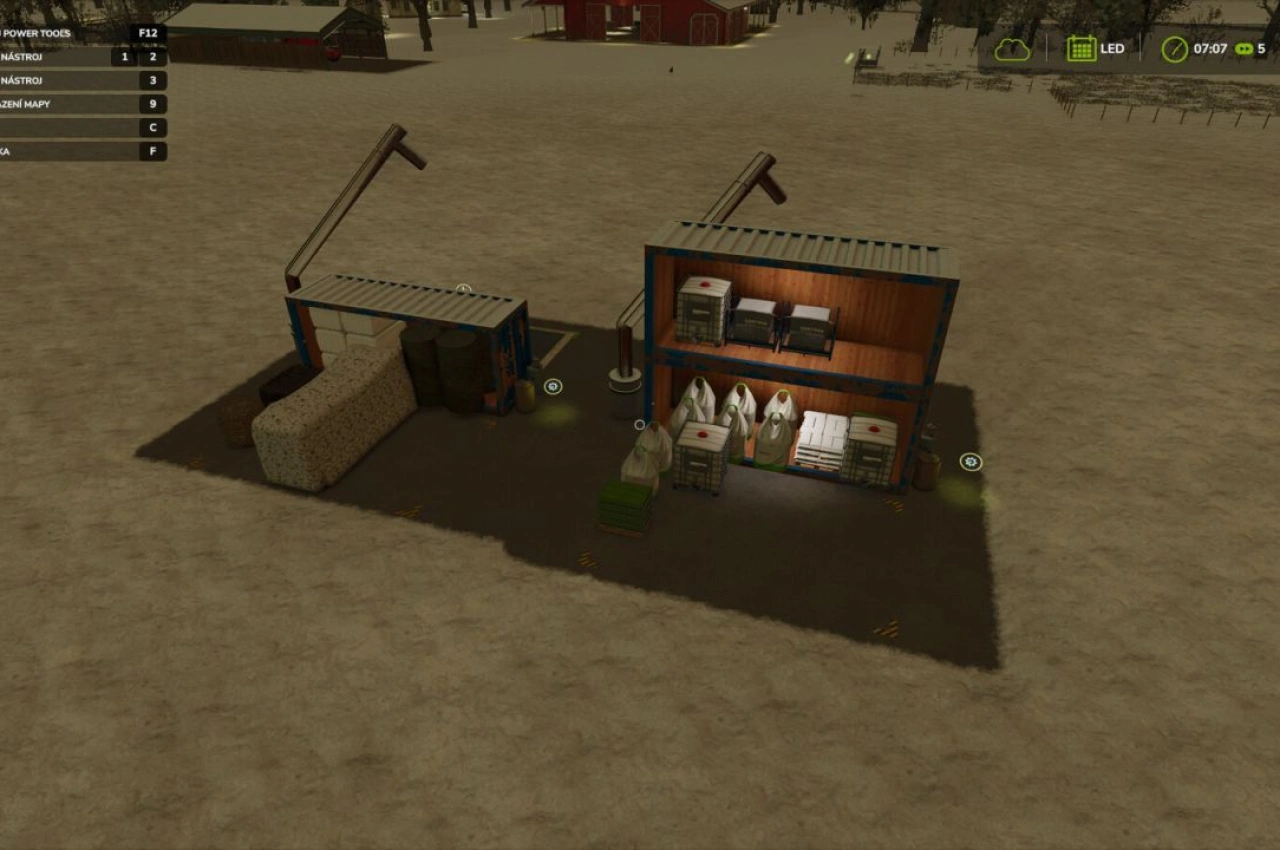Toggle camera using the C key badge
Image resolution: width=1280 pixels, height=850 pixels.
coord(151,127)
